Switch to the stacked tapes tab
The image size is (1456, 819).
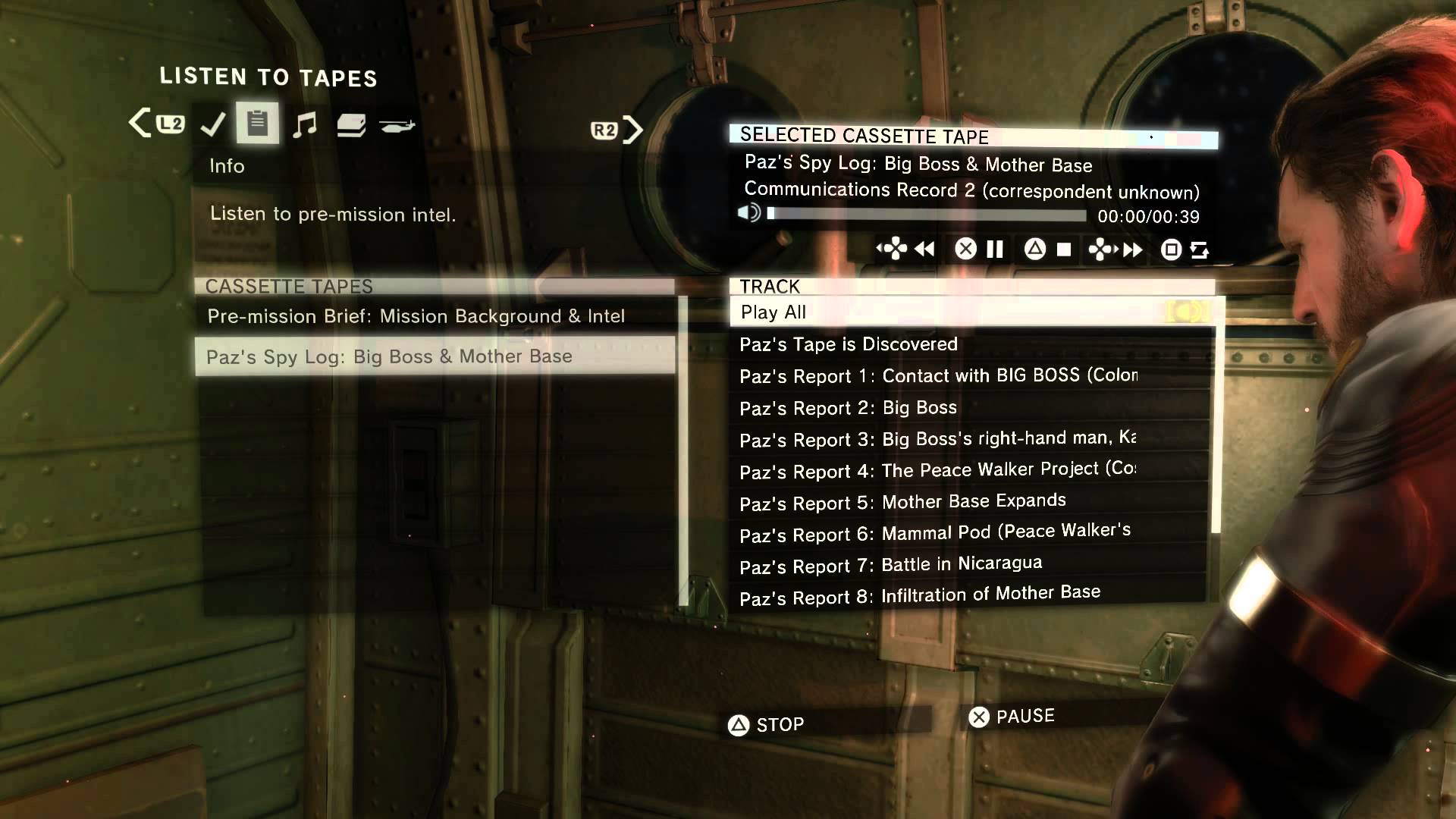tap(351, 125)
